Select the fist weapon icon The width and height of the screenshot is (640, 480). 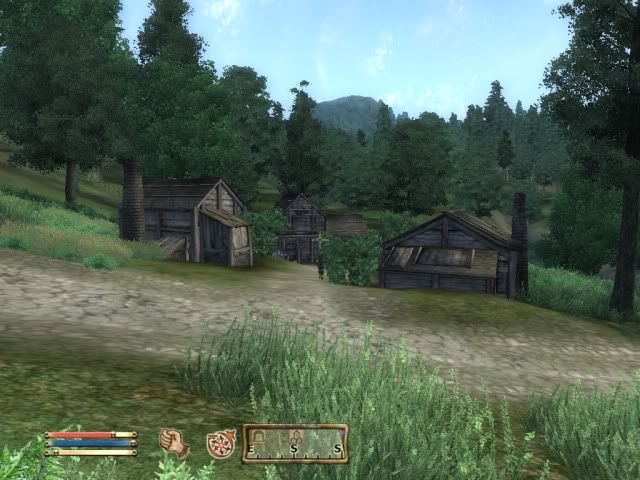tap(174, 442)
